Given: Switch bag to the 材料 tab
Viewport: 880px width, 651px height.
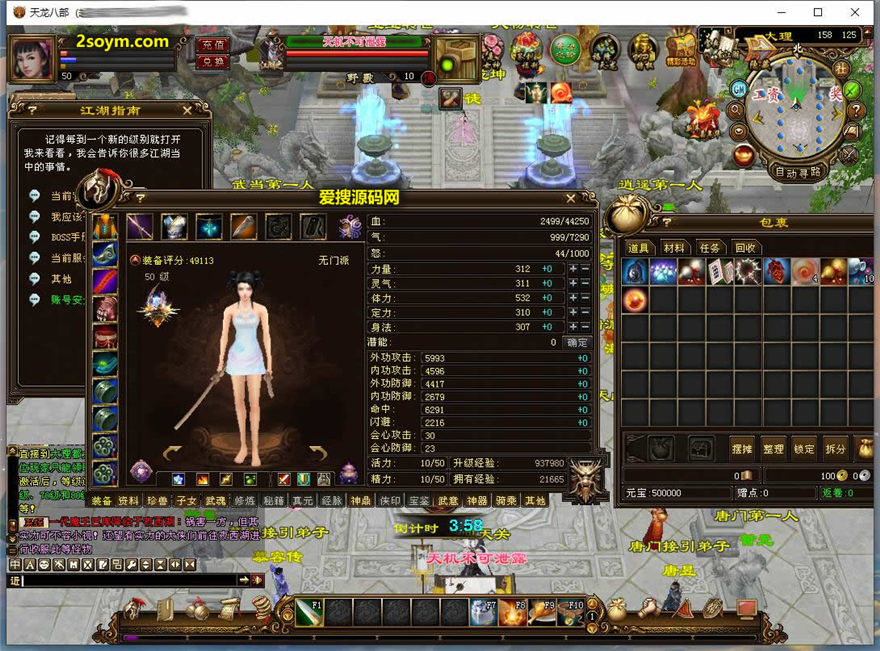Looking at the screenshot, I should 674,248.
